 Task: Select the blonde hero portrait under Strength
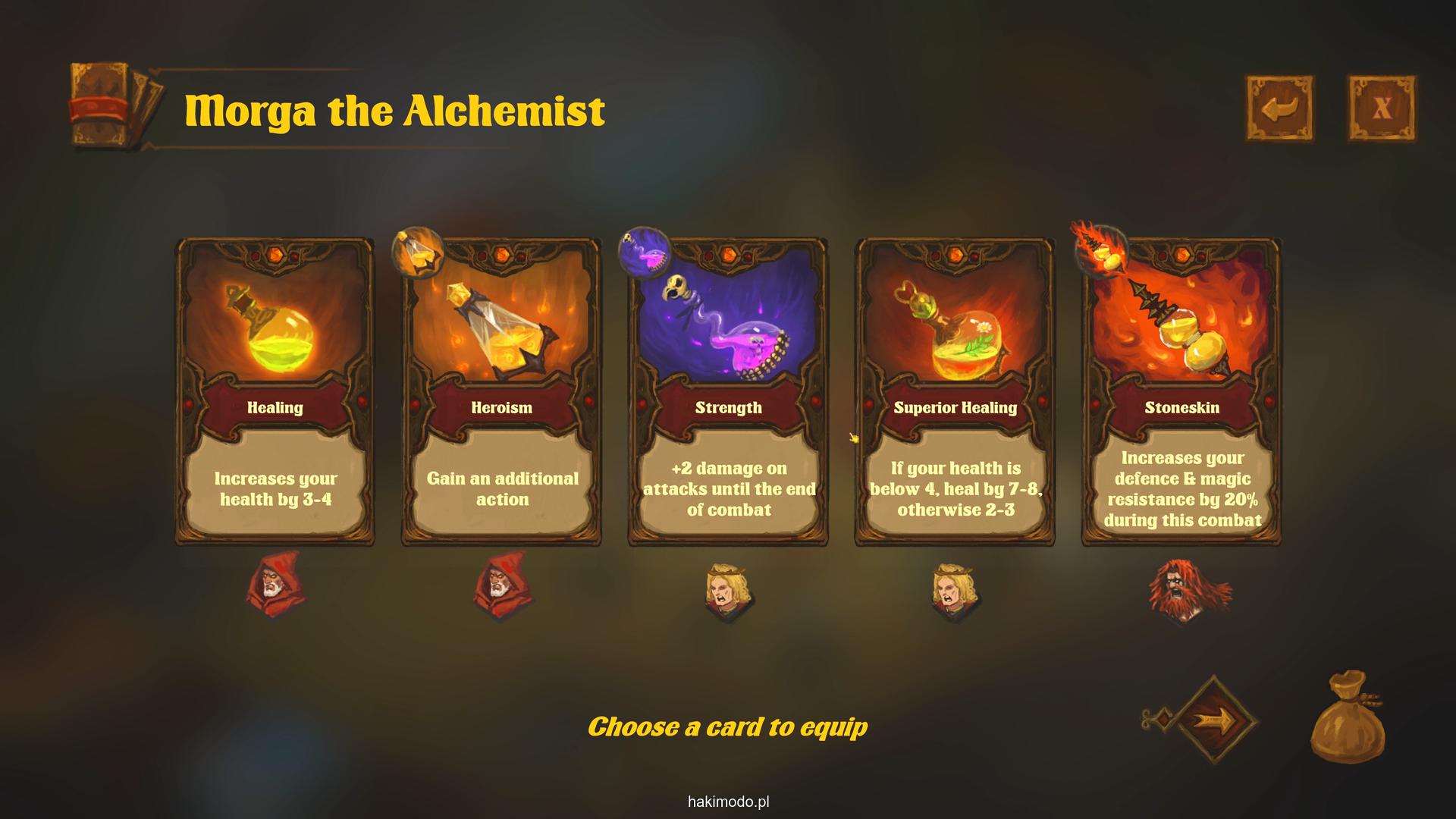(728, 590)
